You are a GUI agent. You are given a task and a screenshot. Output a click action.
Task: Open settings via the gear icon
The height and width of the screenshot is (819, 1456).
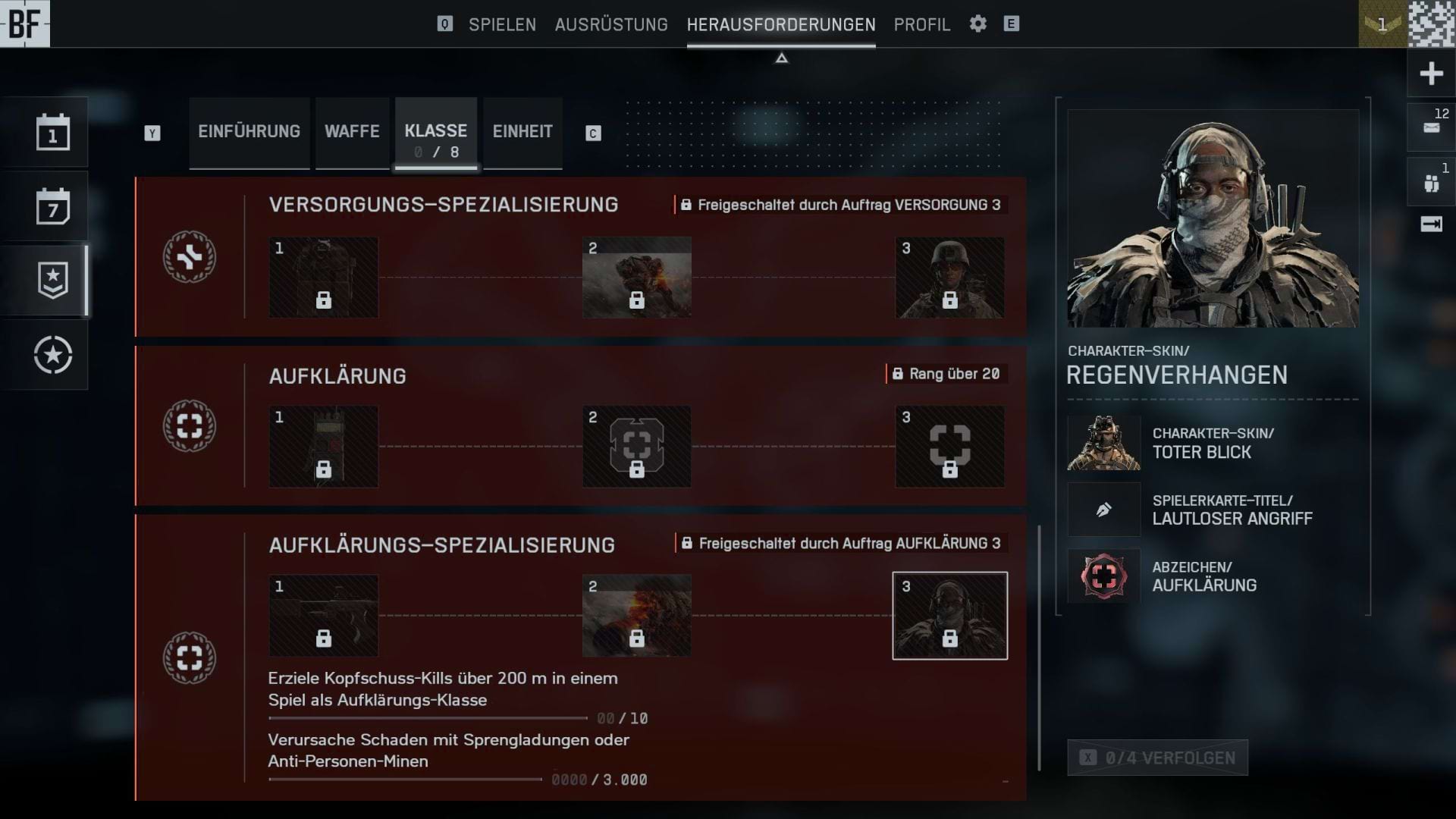pyautogui.click(x=978, y=24)
